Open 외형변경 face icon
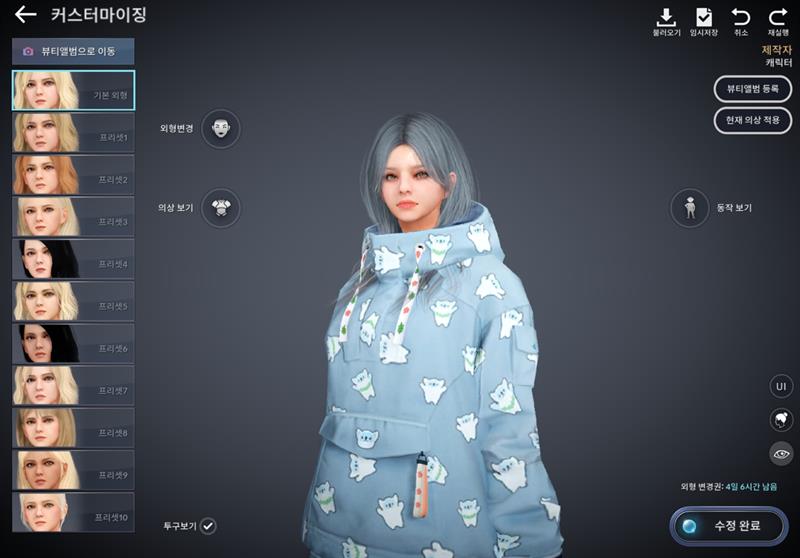 (x=220, y=128)
